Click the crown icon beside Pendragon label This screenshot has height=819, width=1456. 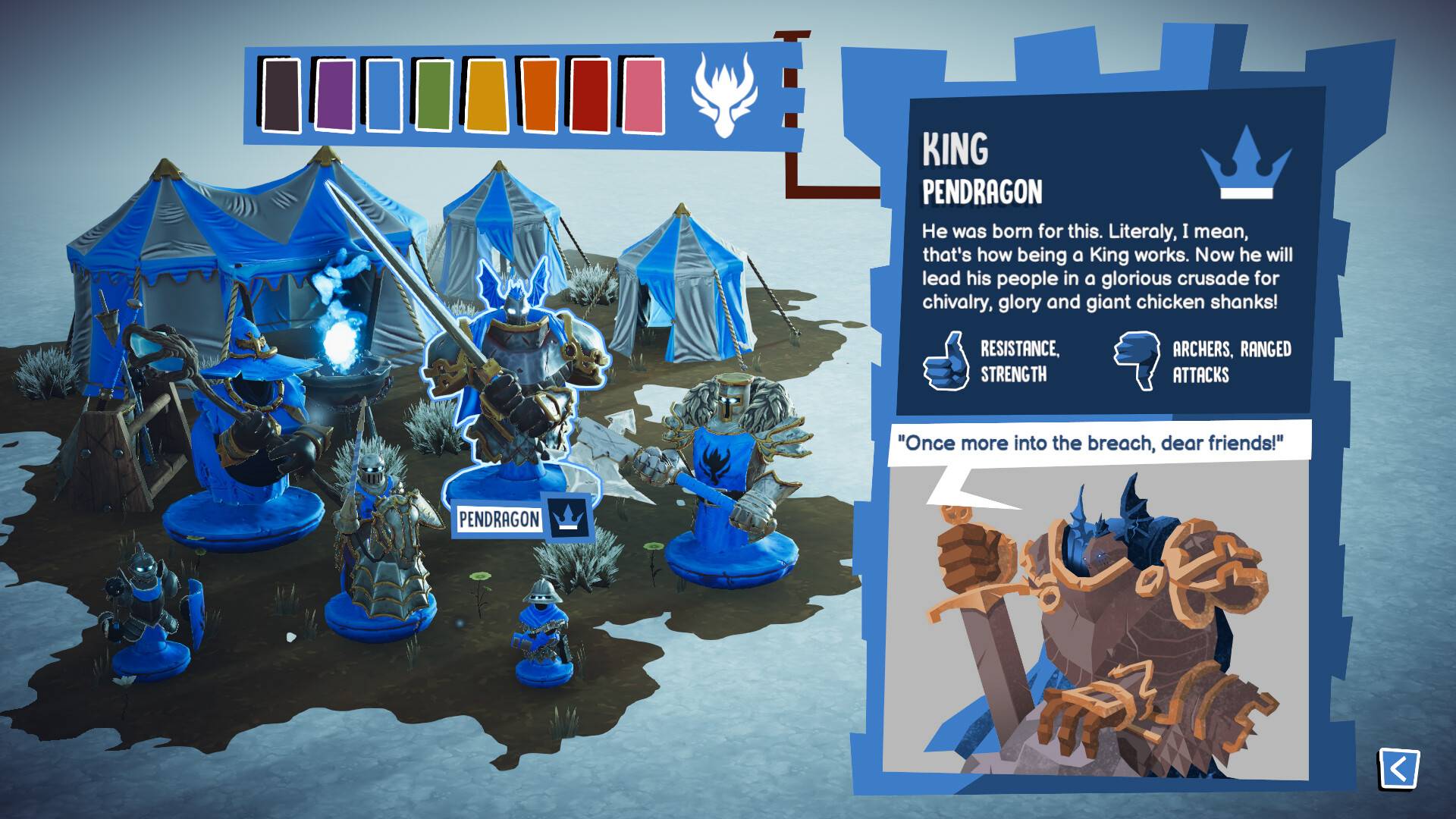click(568, 516)
